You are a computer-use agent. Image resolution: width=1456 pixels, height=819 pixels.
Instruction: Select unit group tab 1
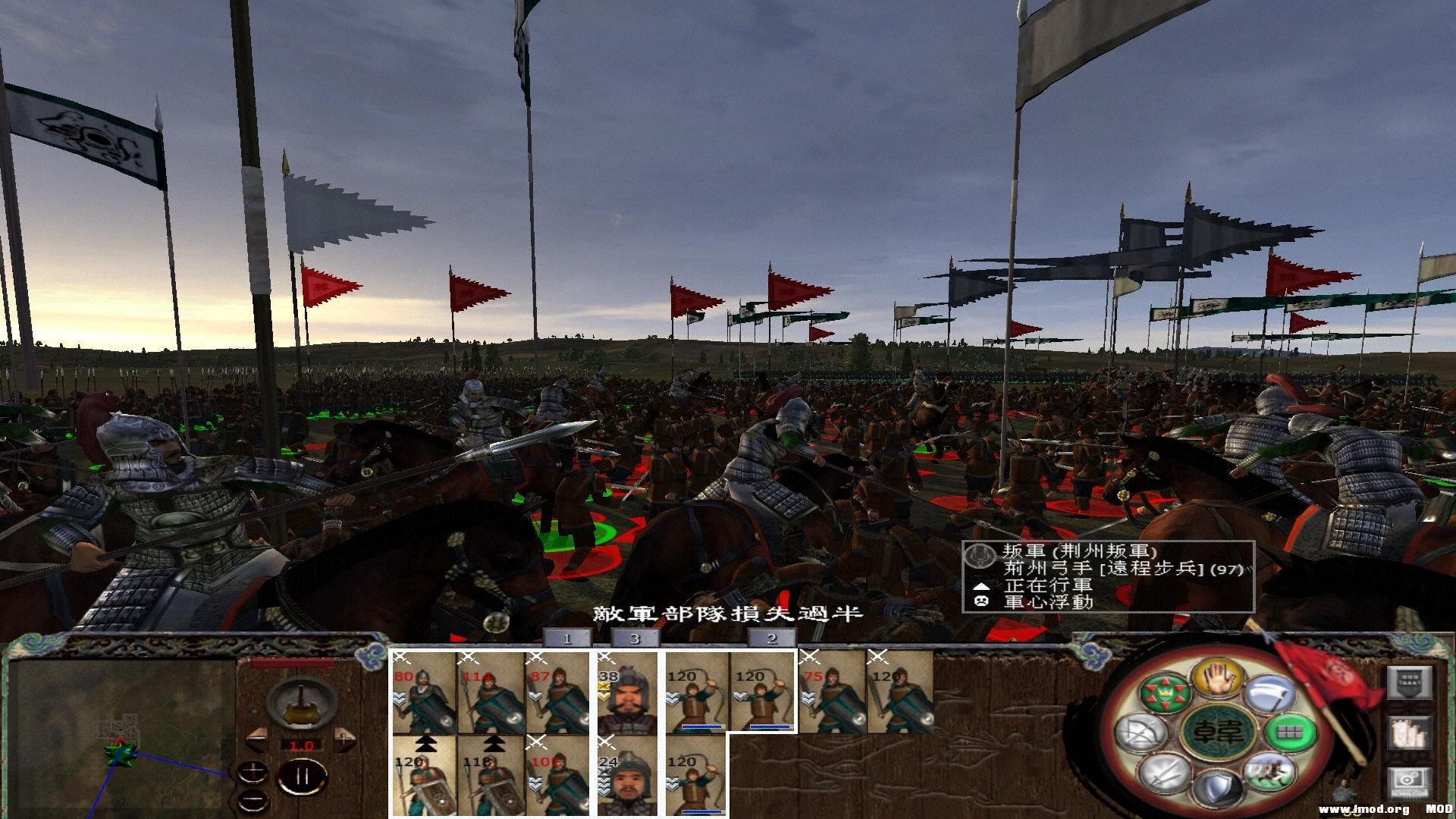(x=567, y=639)
